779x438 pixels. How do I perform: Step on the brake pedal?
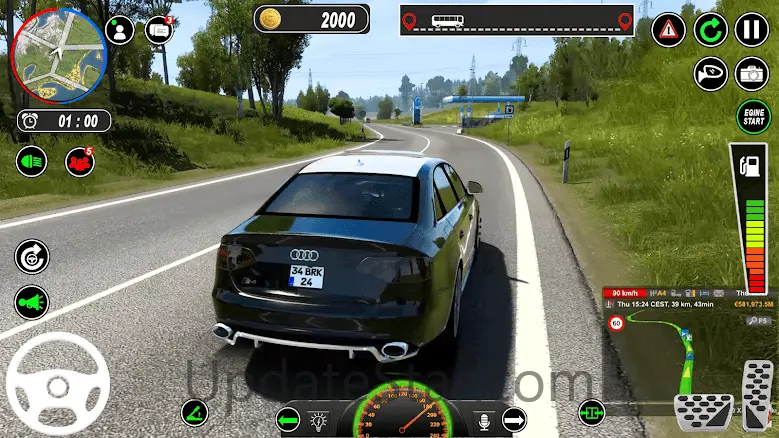(x=703, y=410)
